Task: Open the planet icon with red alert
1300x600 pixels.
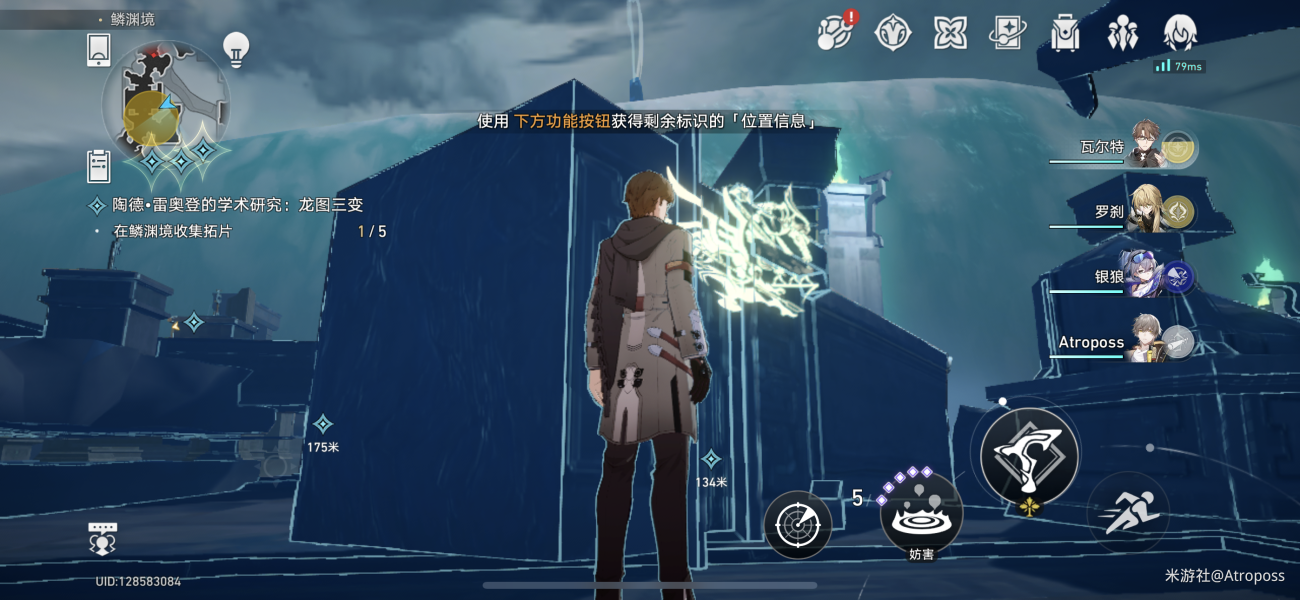Action: pyautogui.click(x=834, y=33)
